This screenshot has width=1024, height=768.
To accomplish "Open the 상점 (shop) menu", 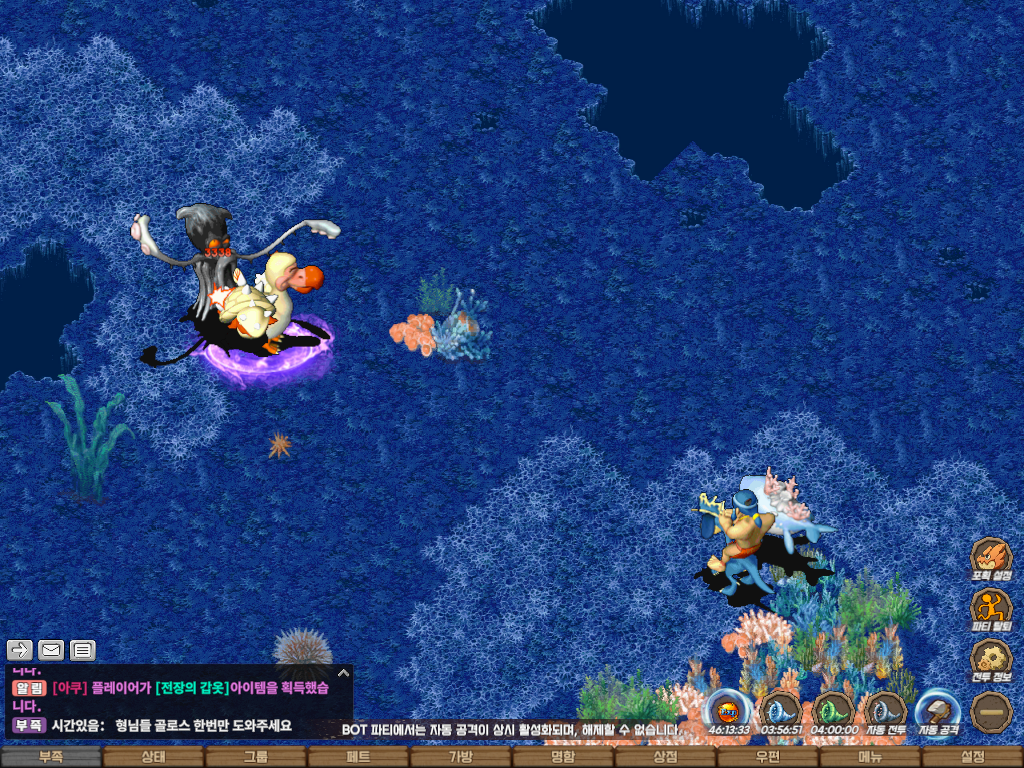I will pyautogui.click(x=665, y=758).
